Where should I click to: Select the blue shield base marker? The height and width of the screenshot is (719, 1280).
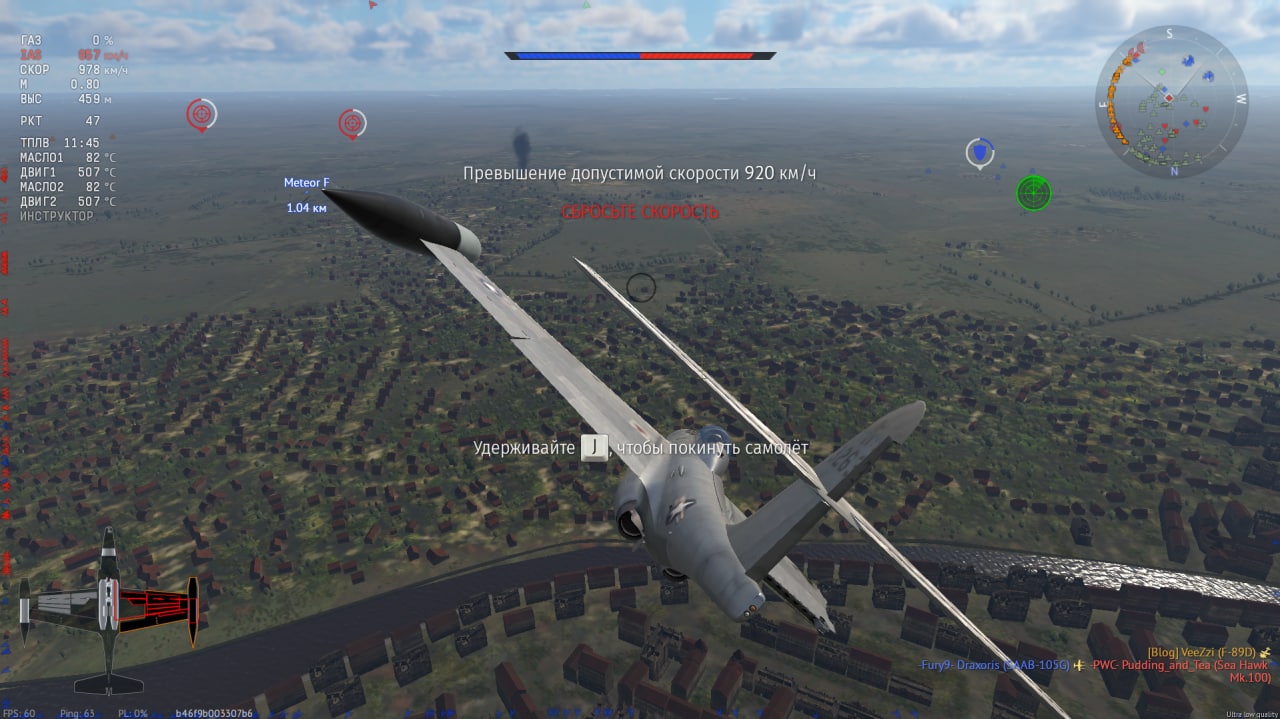point(980,153)
